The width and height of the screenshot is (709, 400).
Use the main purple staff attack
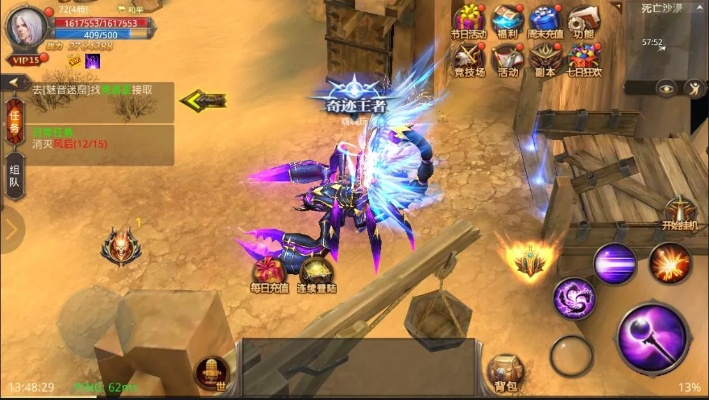click(x=652, y=338)
